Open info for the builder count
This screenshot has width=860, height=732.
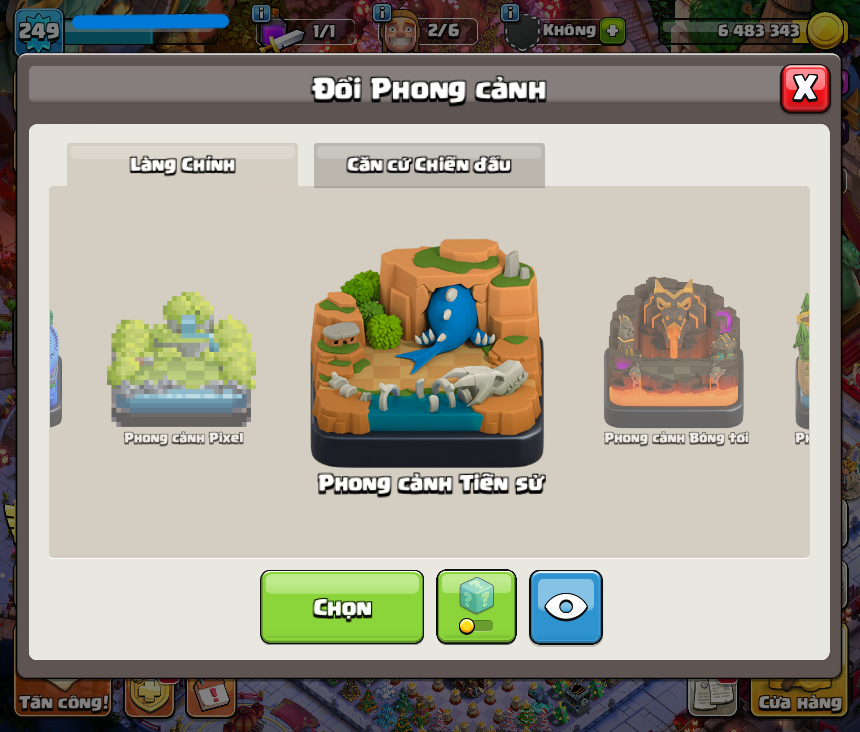382,13
